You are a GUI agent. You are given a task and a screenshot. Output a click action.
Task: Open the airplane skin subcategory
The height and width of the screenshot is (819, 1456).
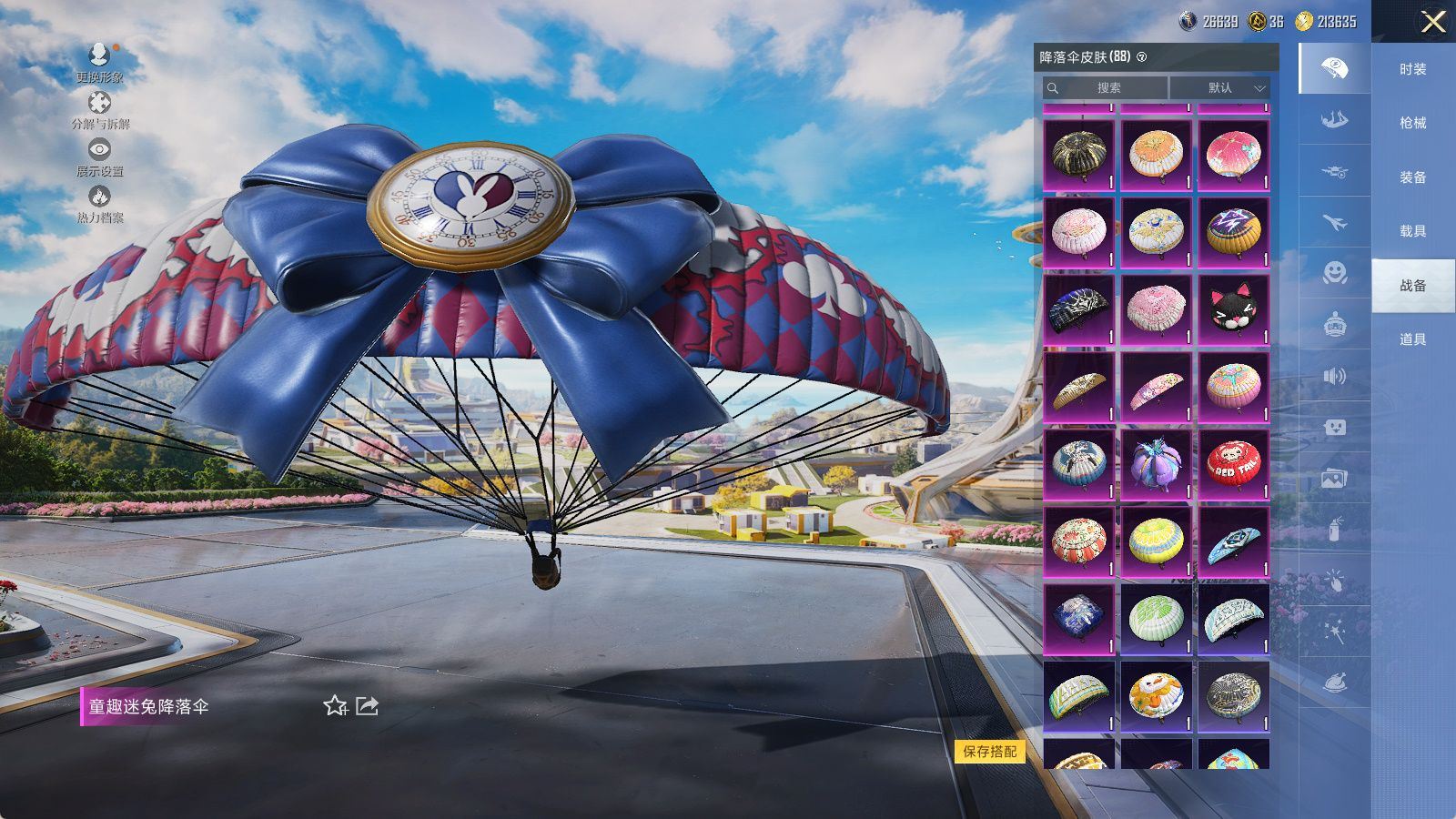1334,222
